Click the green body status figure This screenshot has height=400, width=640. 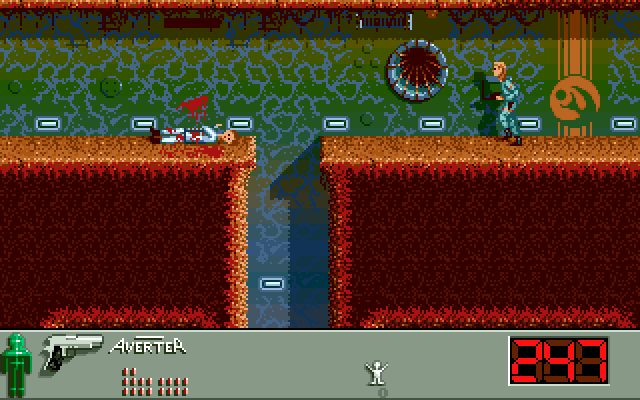[x=15, y=364]
